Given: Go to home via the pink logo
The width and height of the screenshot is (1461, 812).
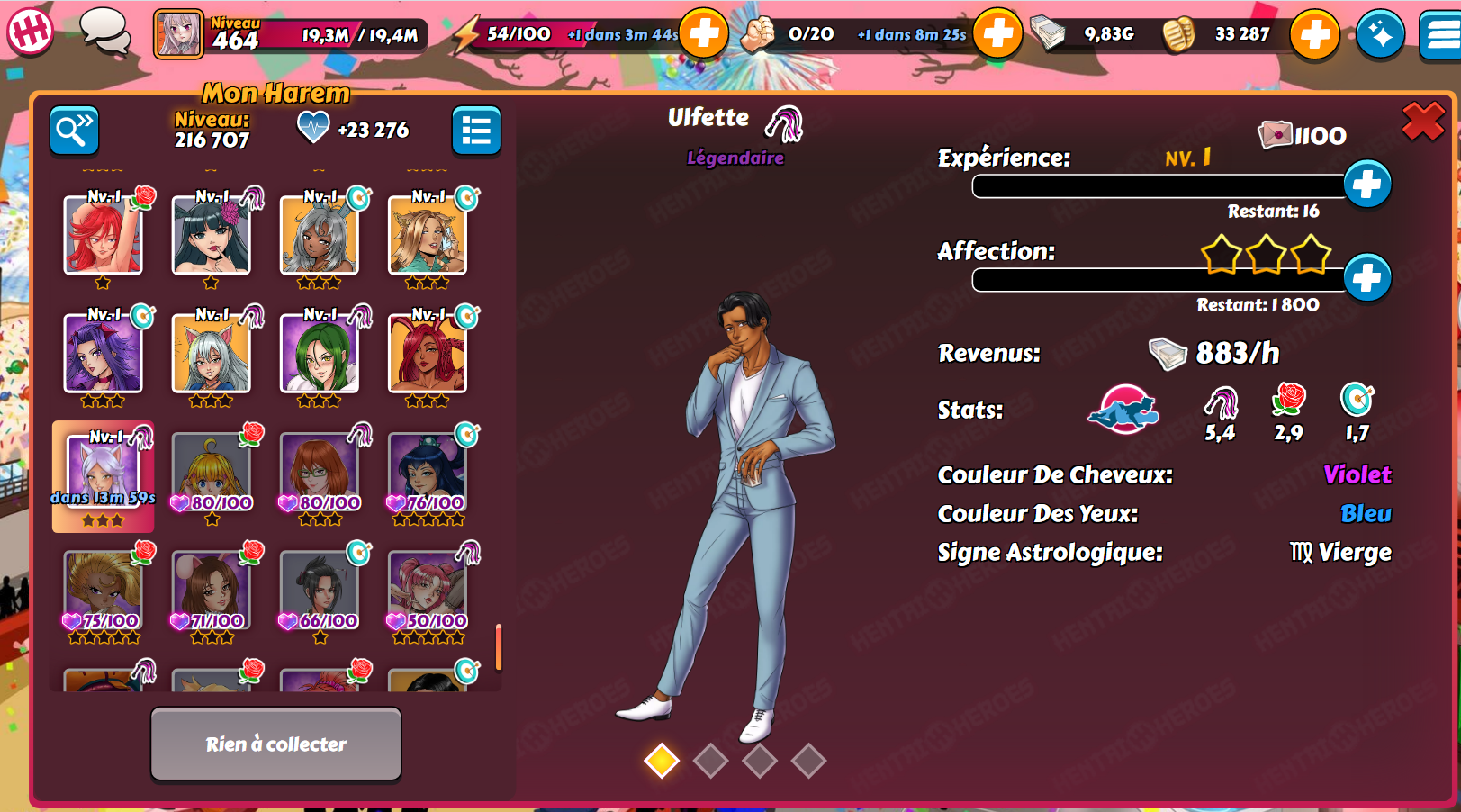Looking at the screenshot, I should (30, 32).
